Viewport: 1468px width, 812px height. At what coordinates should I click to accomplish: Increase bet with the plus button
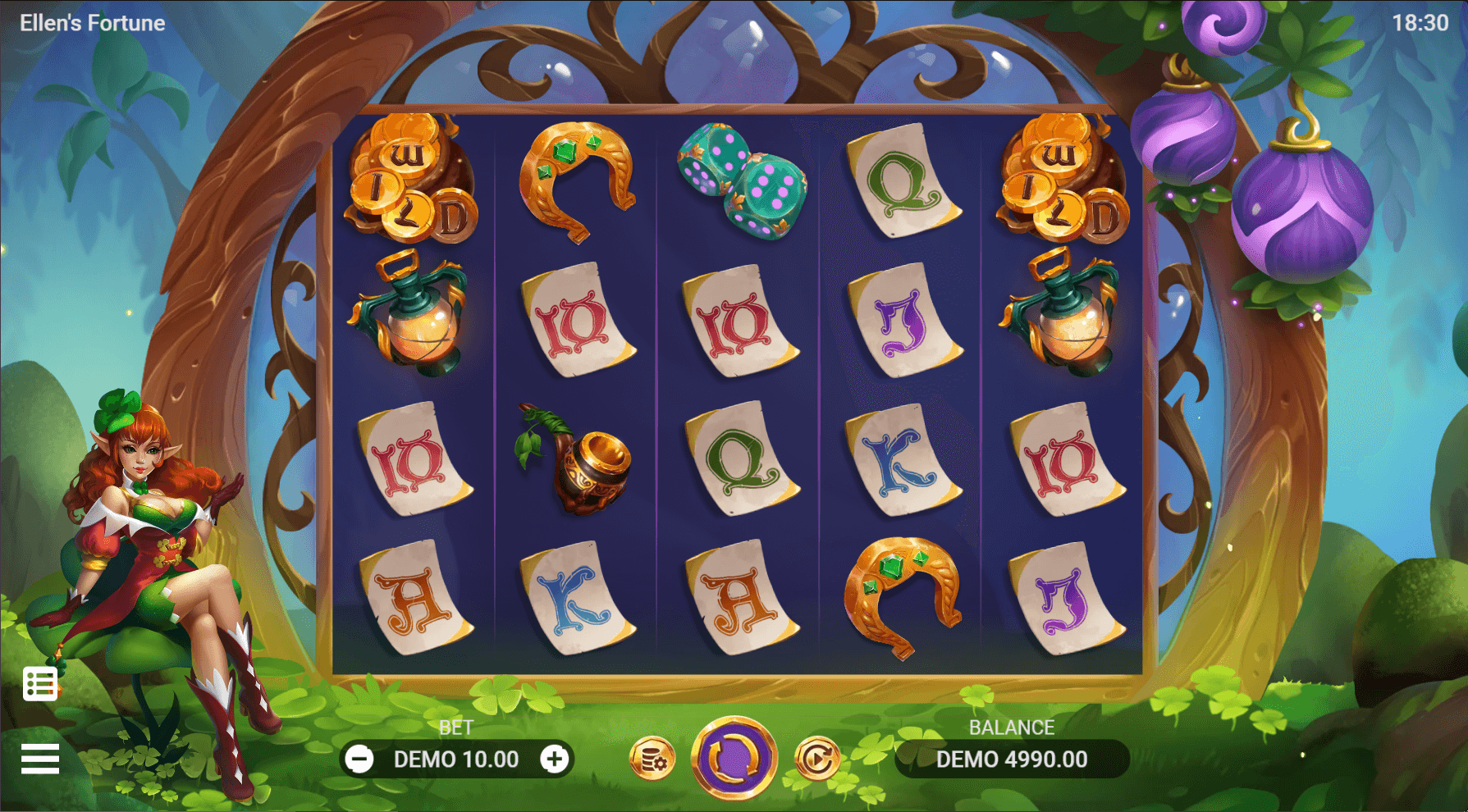pyautogui.click(x=556, y=759)
